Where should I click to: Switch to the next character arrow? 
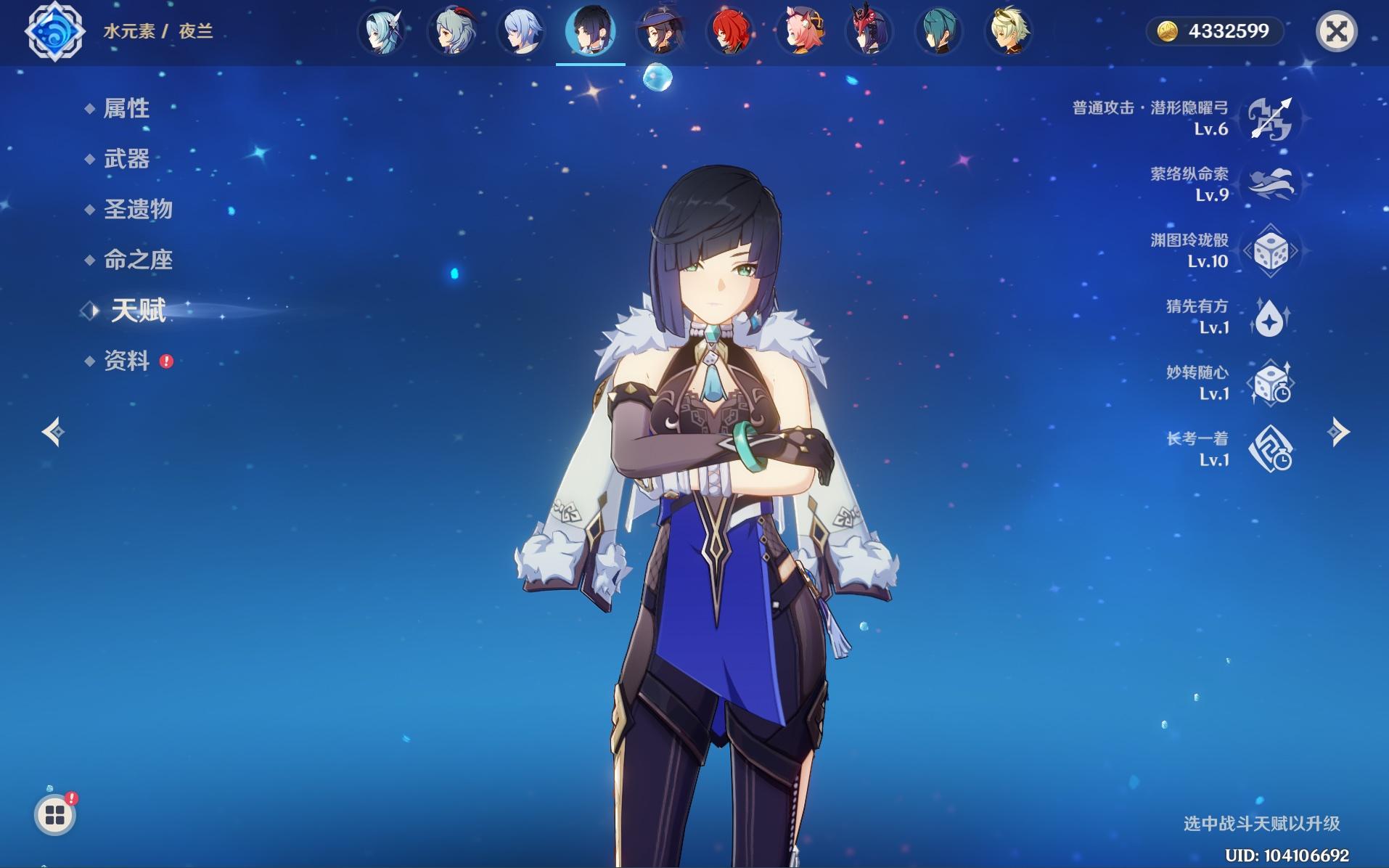click(1337, 433)
